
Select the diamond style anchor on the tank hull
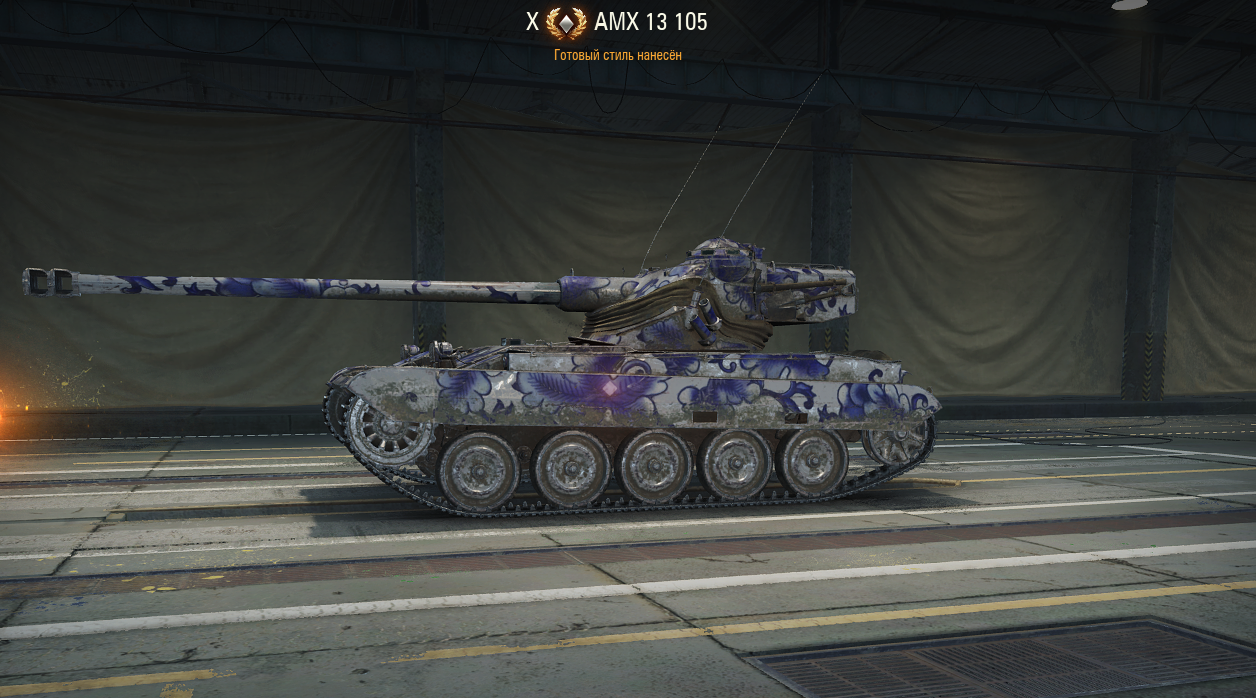[x=609, y=386]
